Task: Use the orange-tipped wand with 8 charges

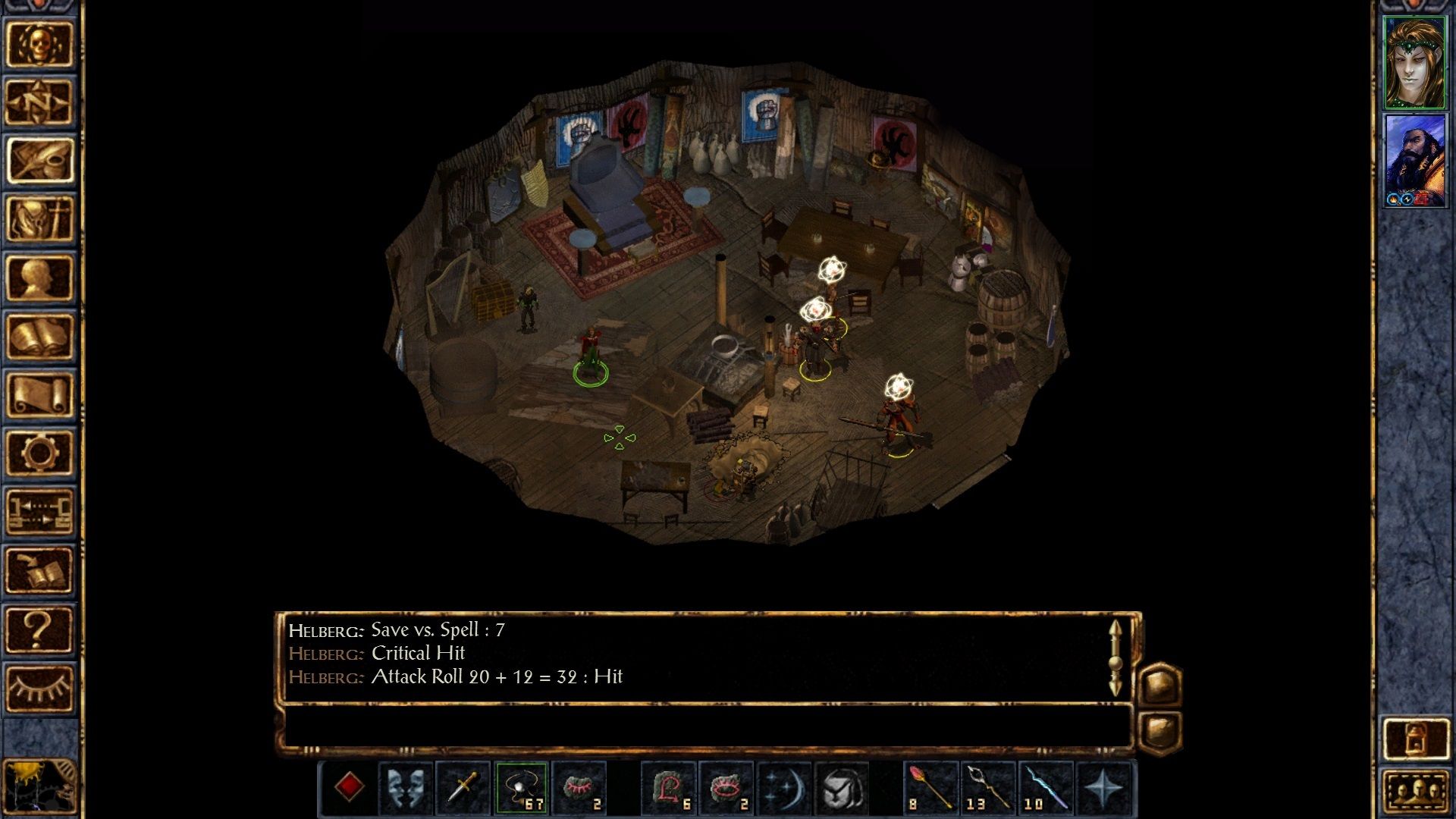Action: point(930,789)
